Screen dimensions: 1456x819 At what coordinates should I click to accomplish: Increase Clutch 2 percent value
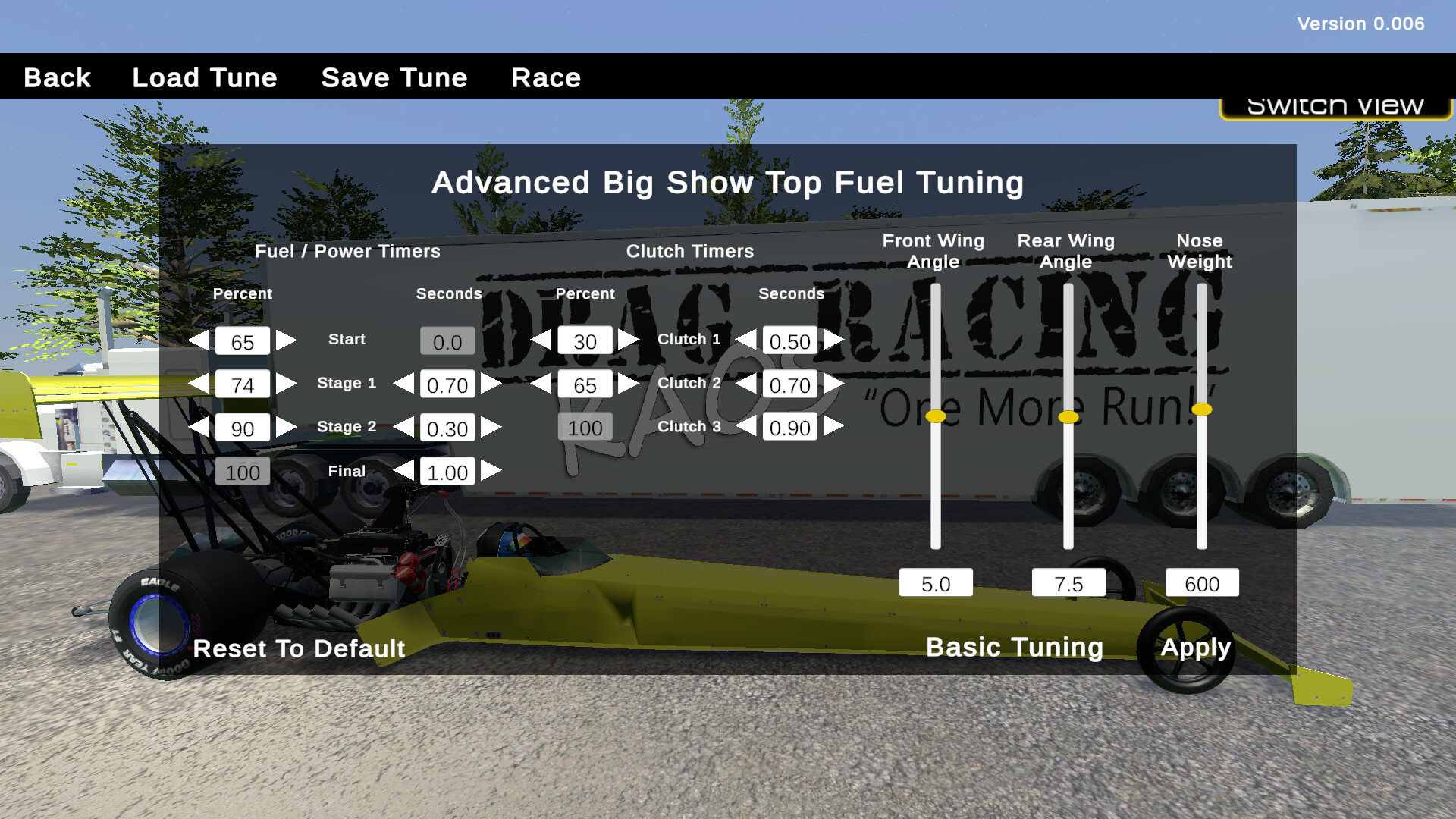pos(629,385)
